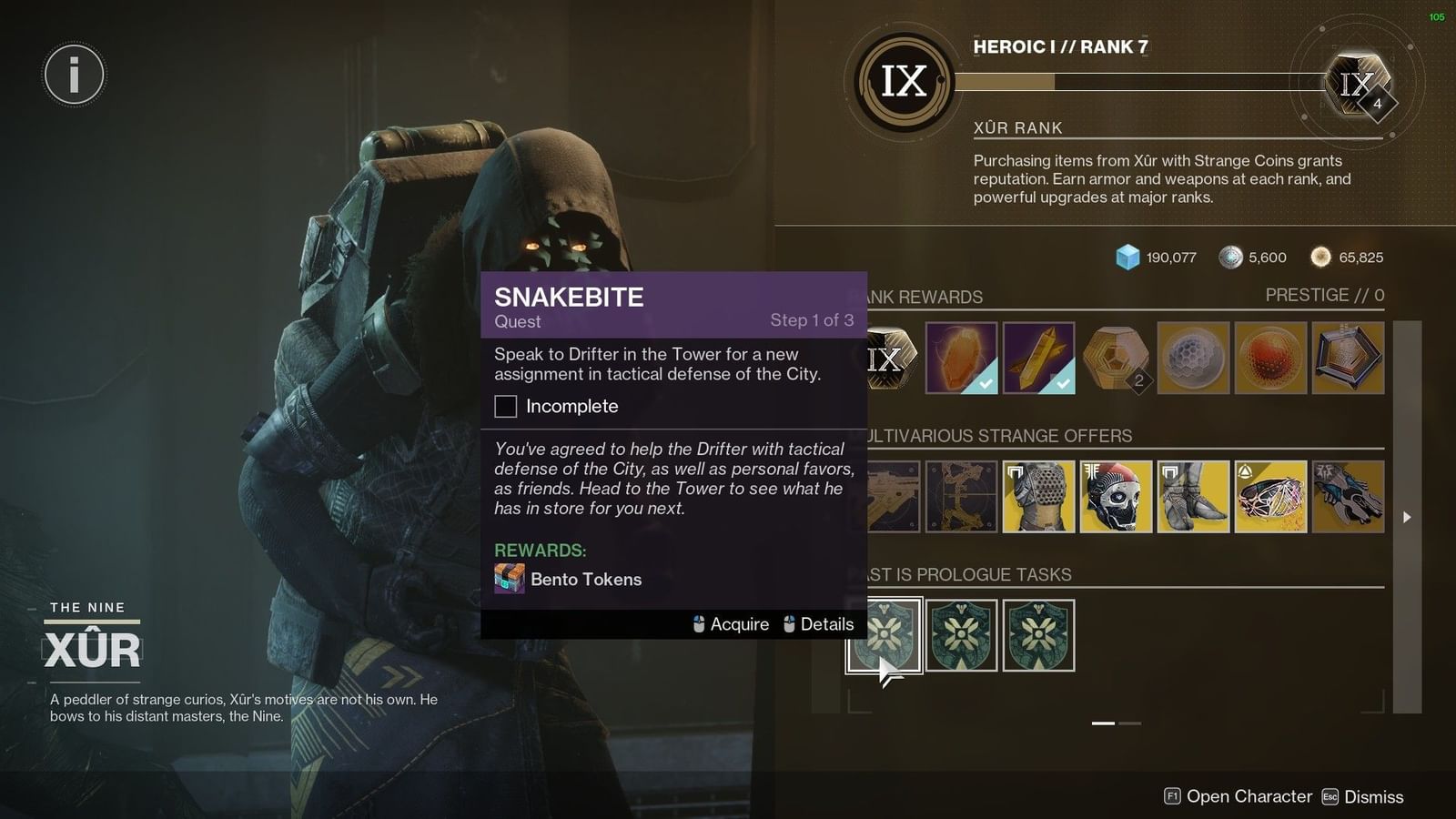Select the checked golden shard rank reward

1038,359
